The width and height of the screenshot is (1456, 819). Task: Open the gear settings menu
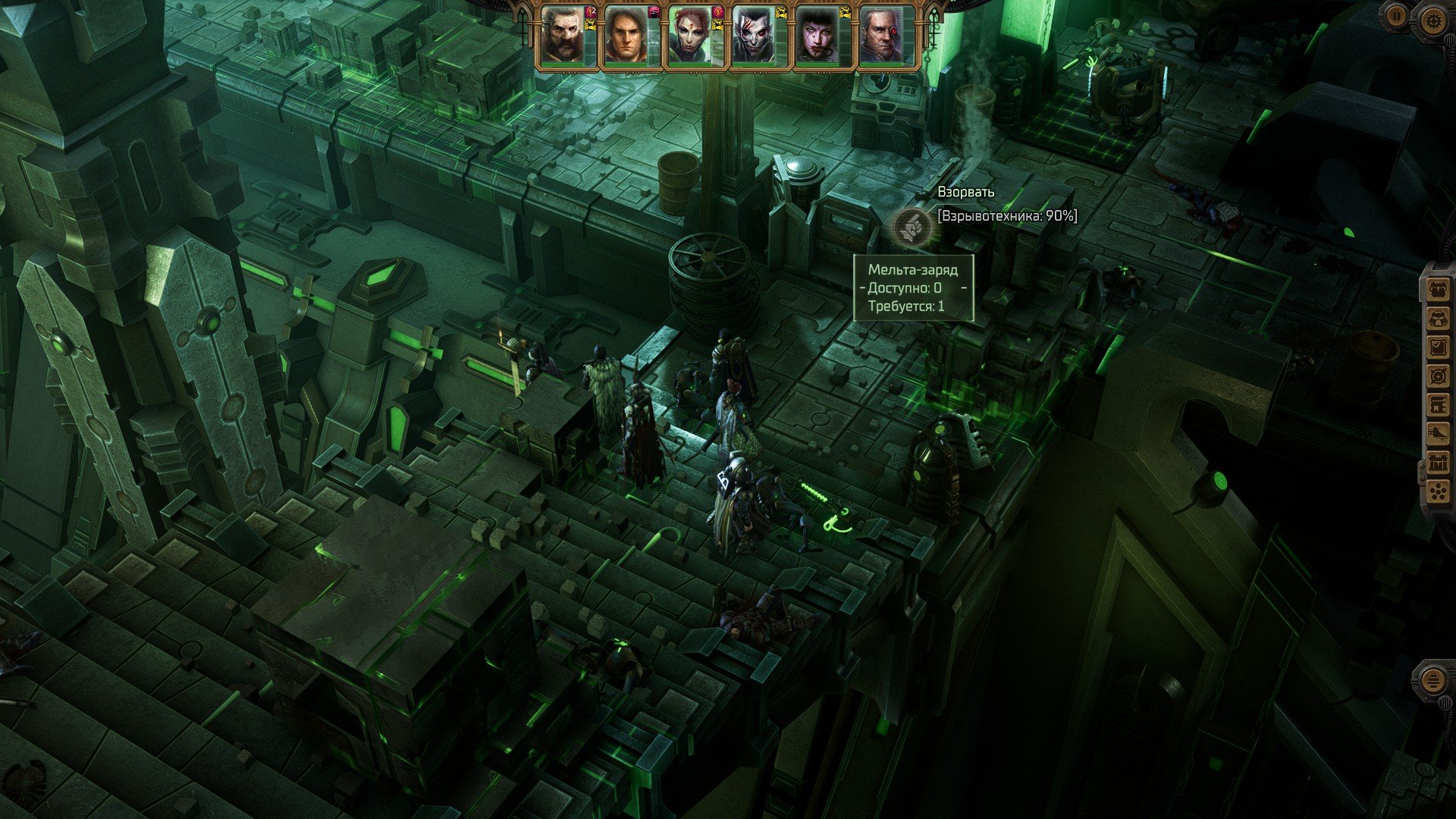click(1432, 20)
